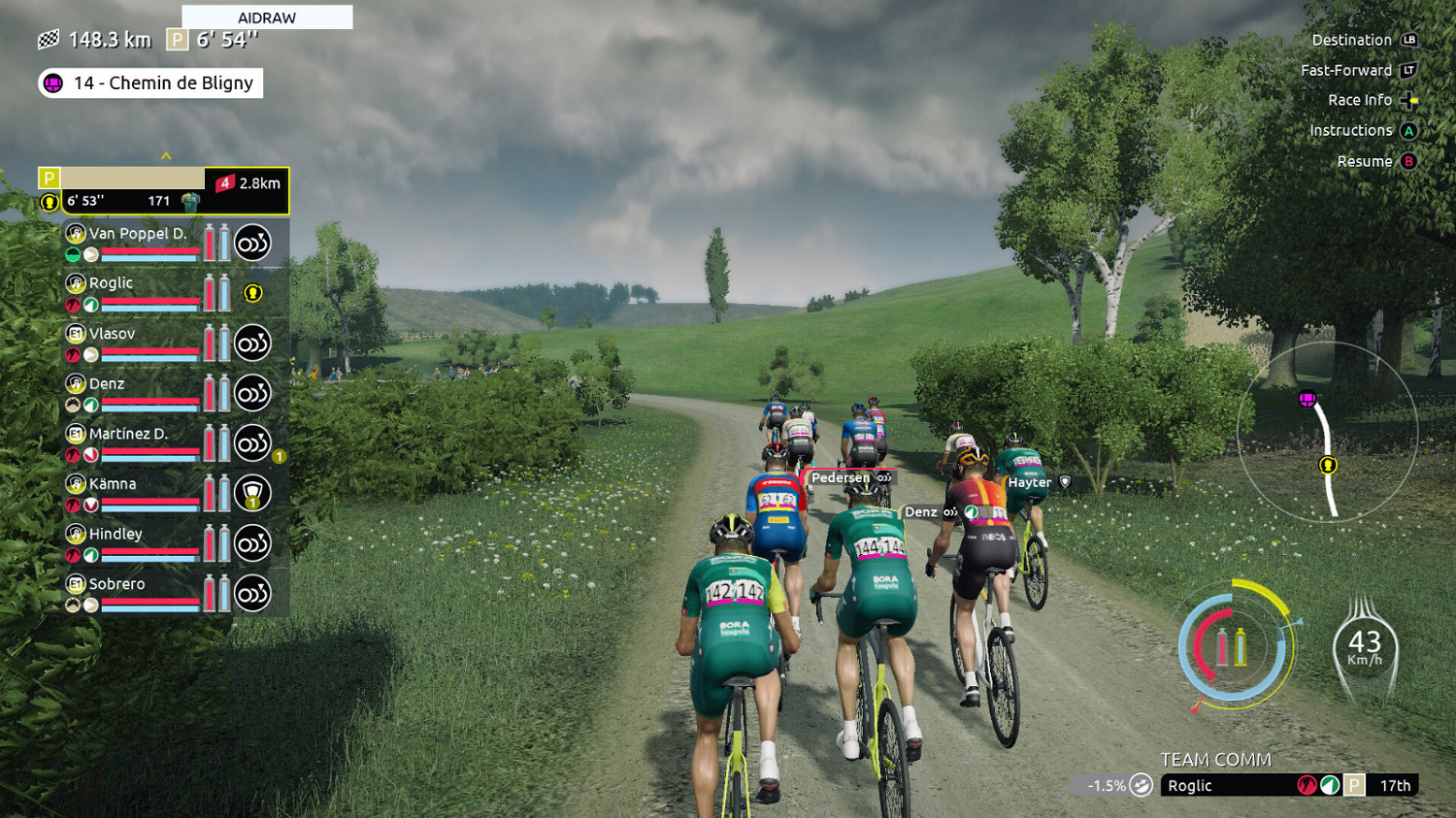This screenshot has height=818, width=1456.
Task: Switch to Race Info
Action: (x=1362, y=100)
